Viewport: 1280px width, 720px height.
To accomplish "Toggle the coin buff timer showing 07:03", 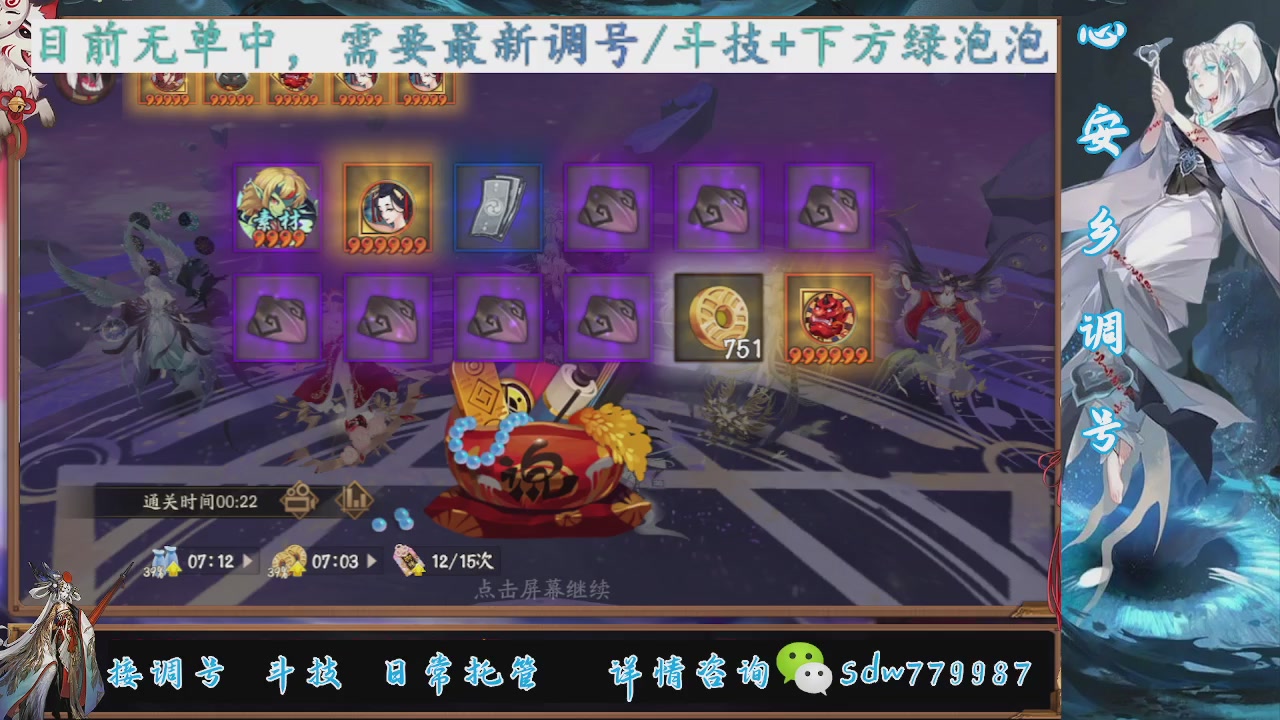I will coord(330,561).
